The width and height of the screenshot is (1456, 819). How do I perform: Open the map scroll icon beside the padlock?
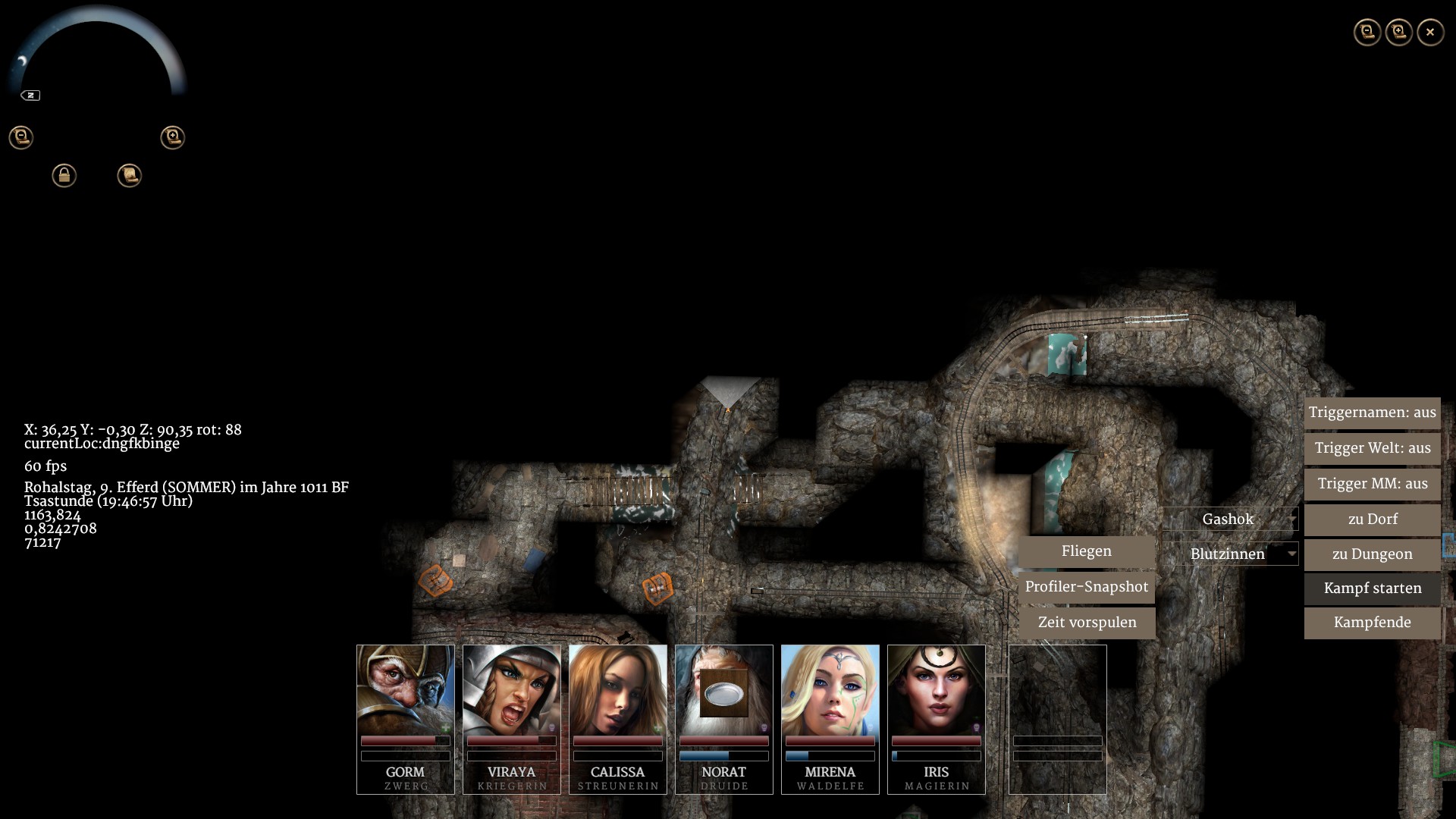tap(130, 176)
